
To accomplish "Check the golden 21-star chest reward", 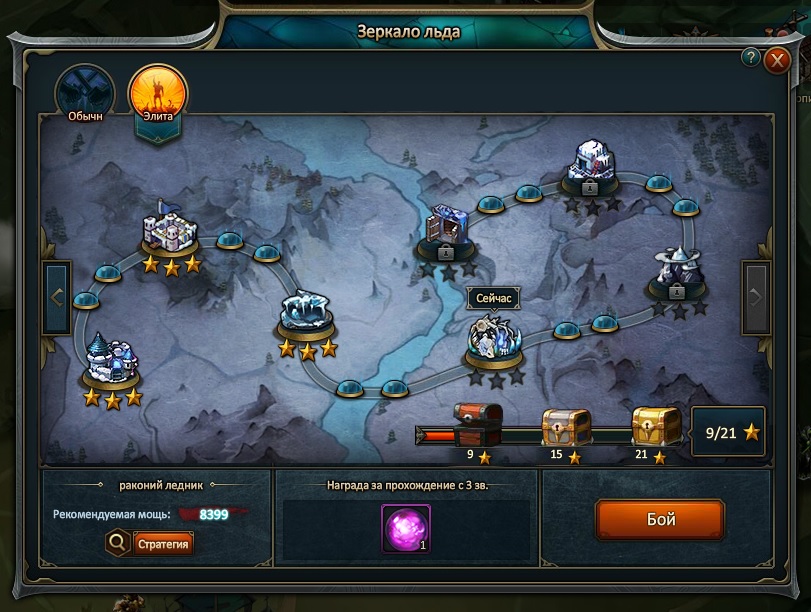I will (x=656, y=426).
